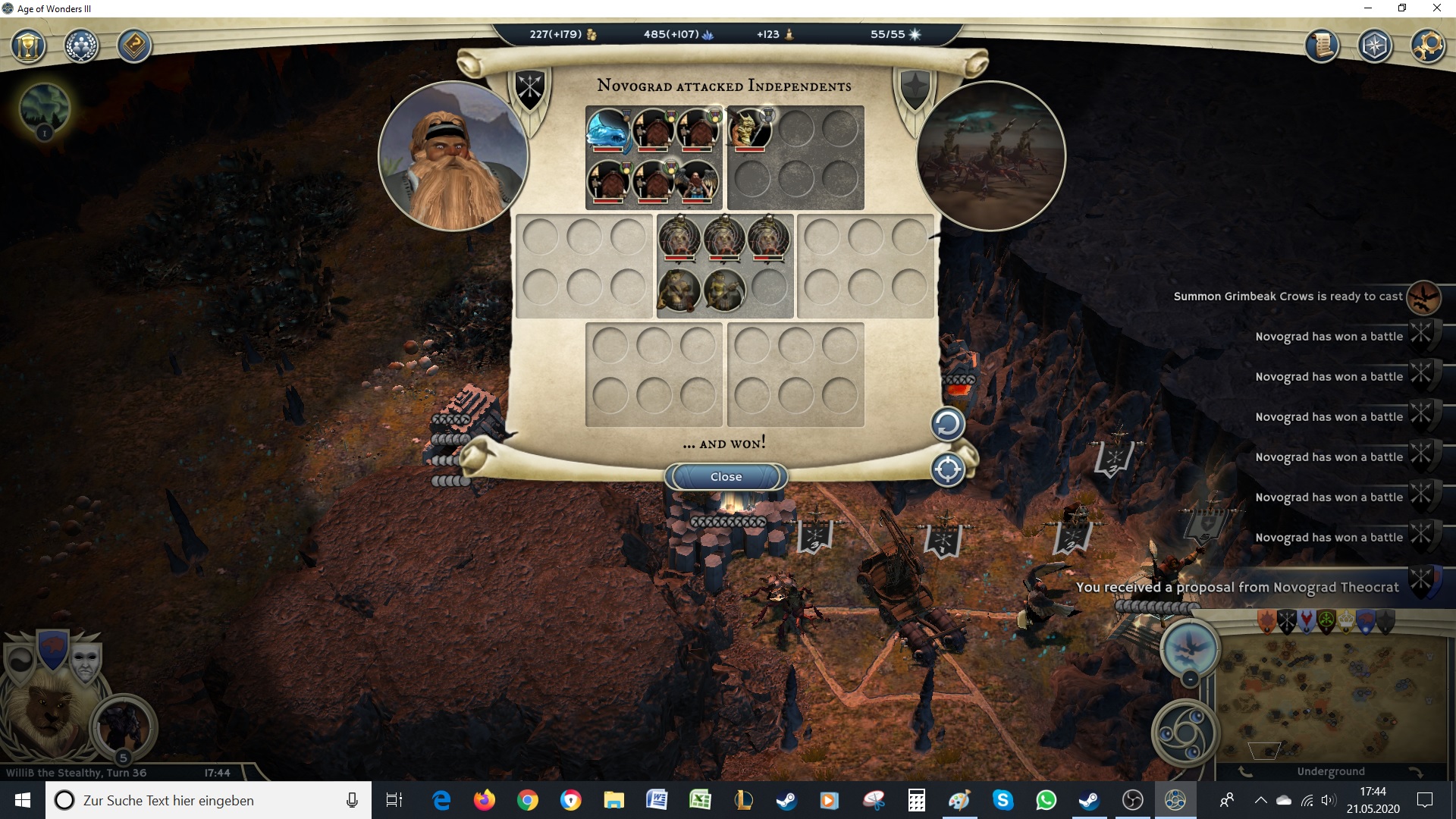Open the triple-spiral spellbook button
Screen dimensions: 1456x819
click(1185, 733)
